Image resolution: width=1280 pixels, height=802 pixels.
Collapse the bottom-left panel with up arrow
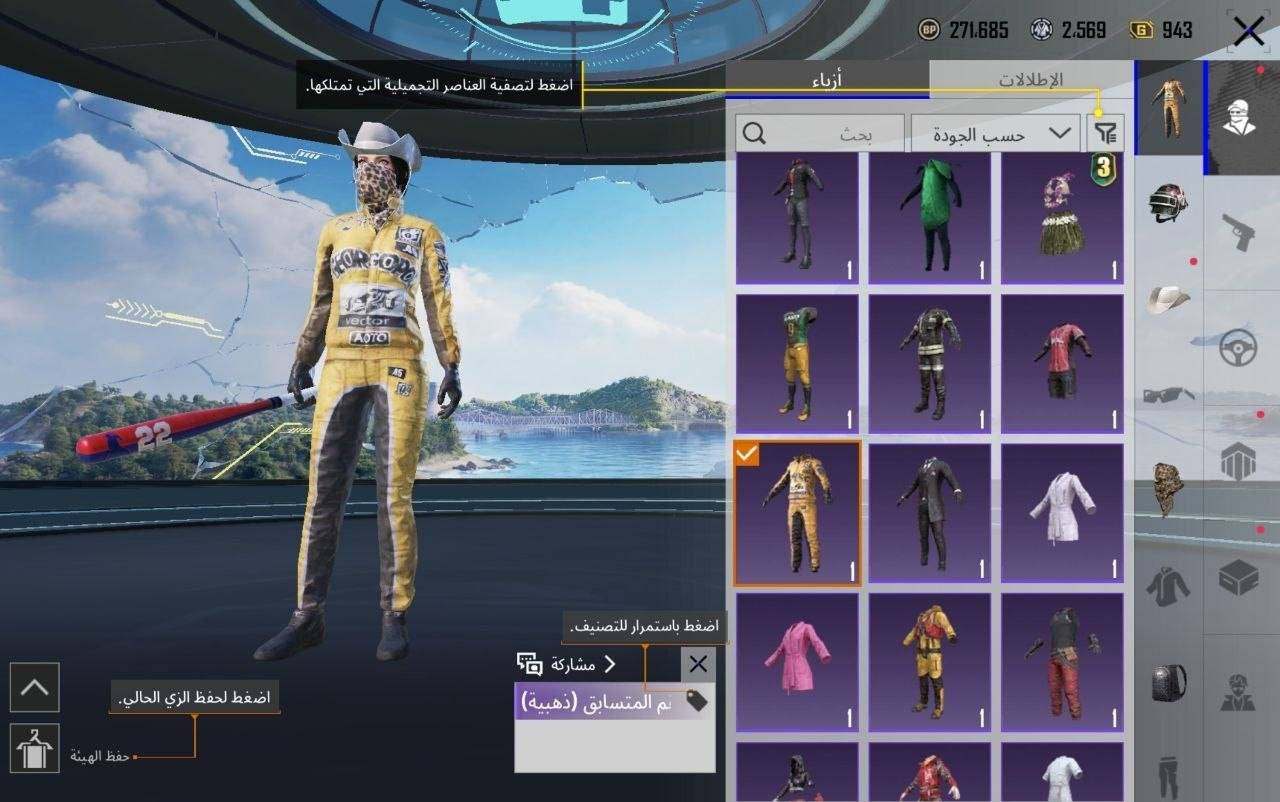(x=35, y=688)
